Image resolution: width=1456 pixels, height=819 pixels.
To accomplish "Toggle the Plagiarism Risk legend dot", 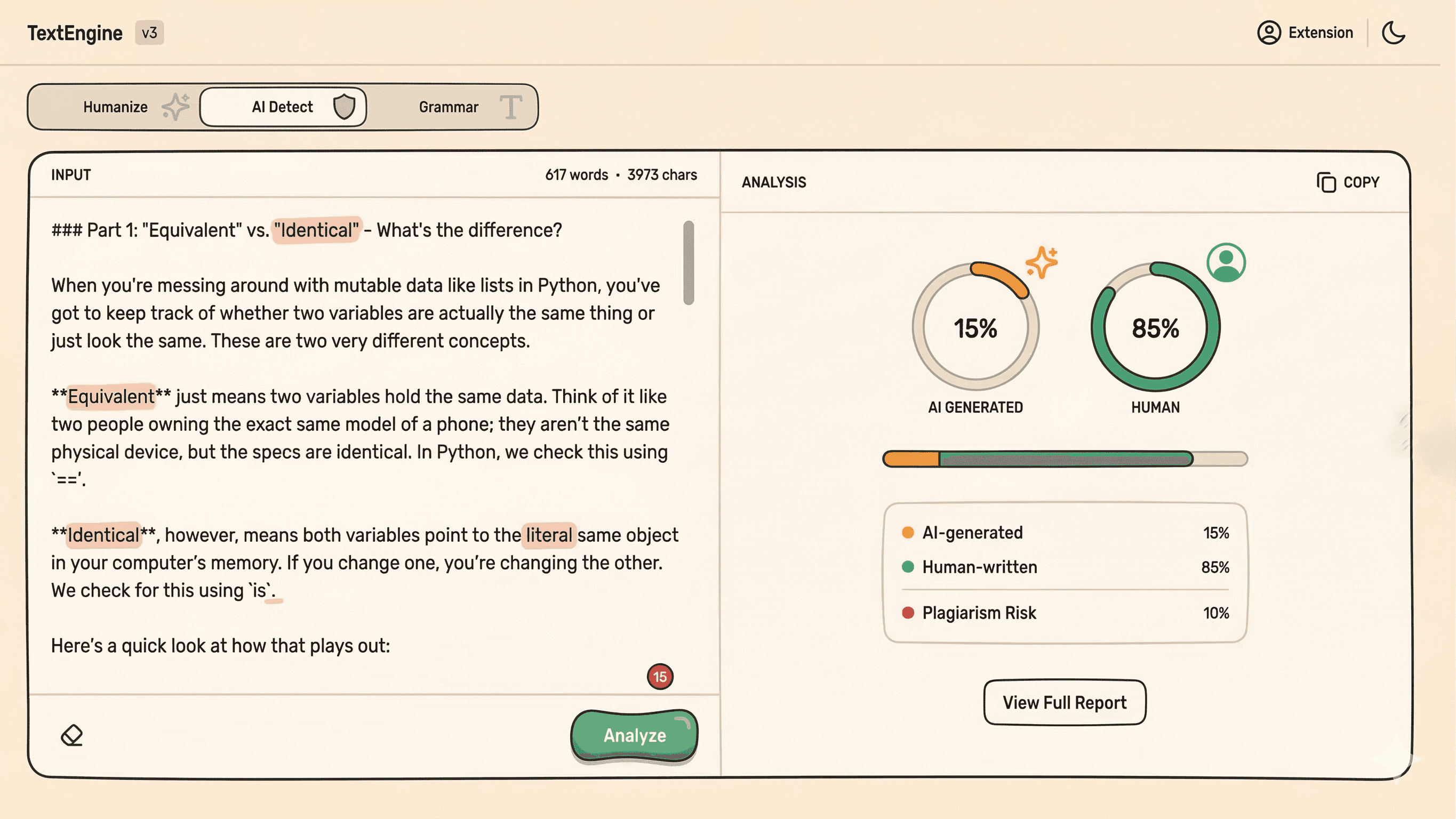I will point(907,613).
